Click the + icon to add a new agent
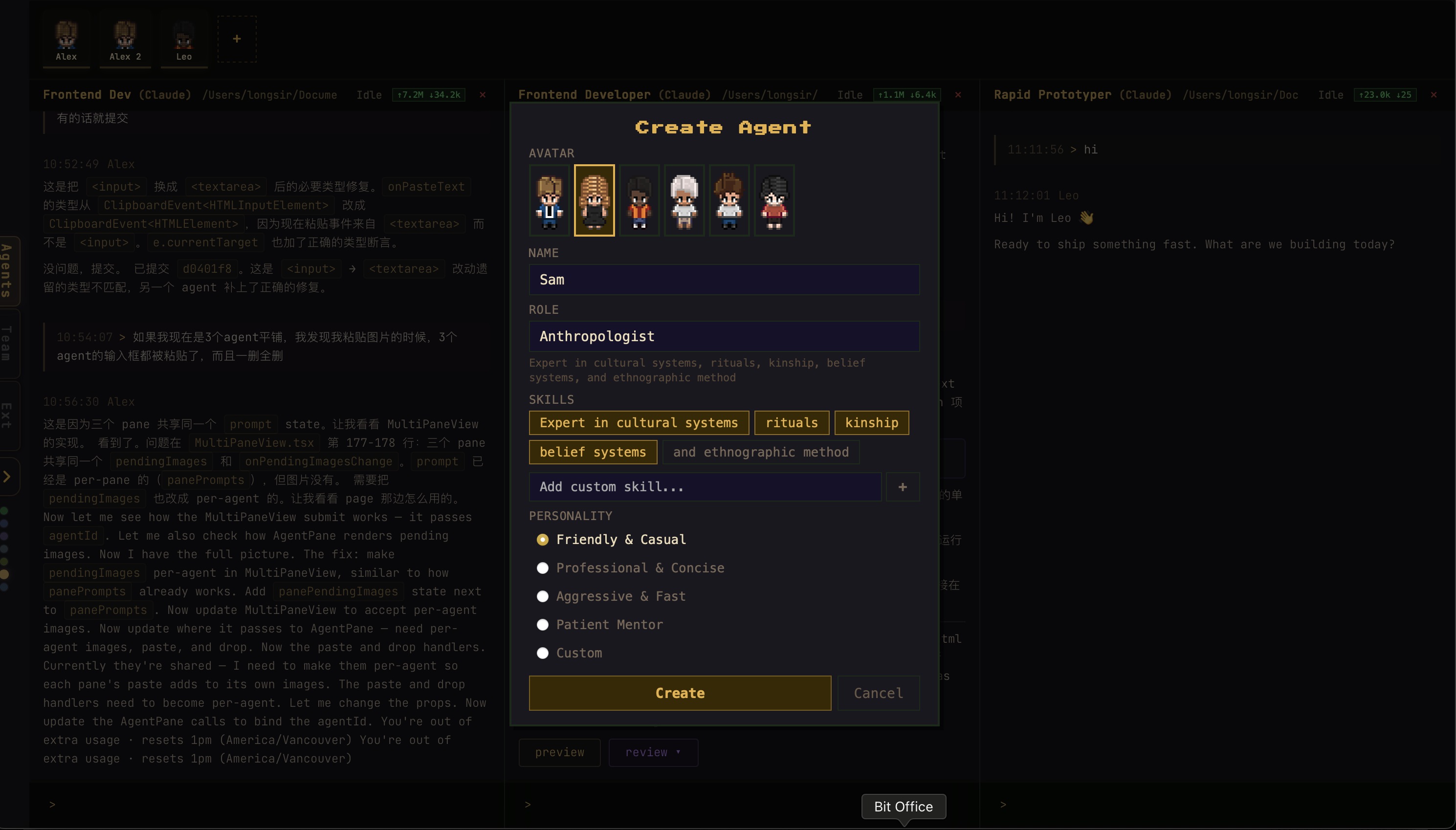Viewport: 1456px width, 830px height. 236,38
